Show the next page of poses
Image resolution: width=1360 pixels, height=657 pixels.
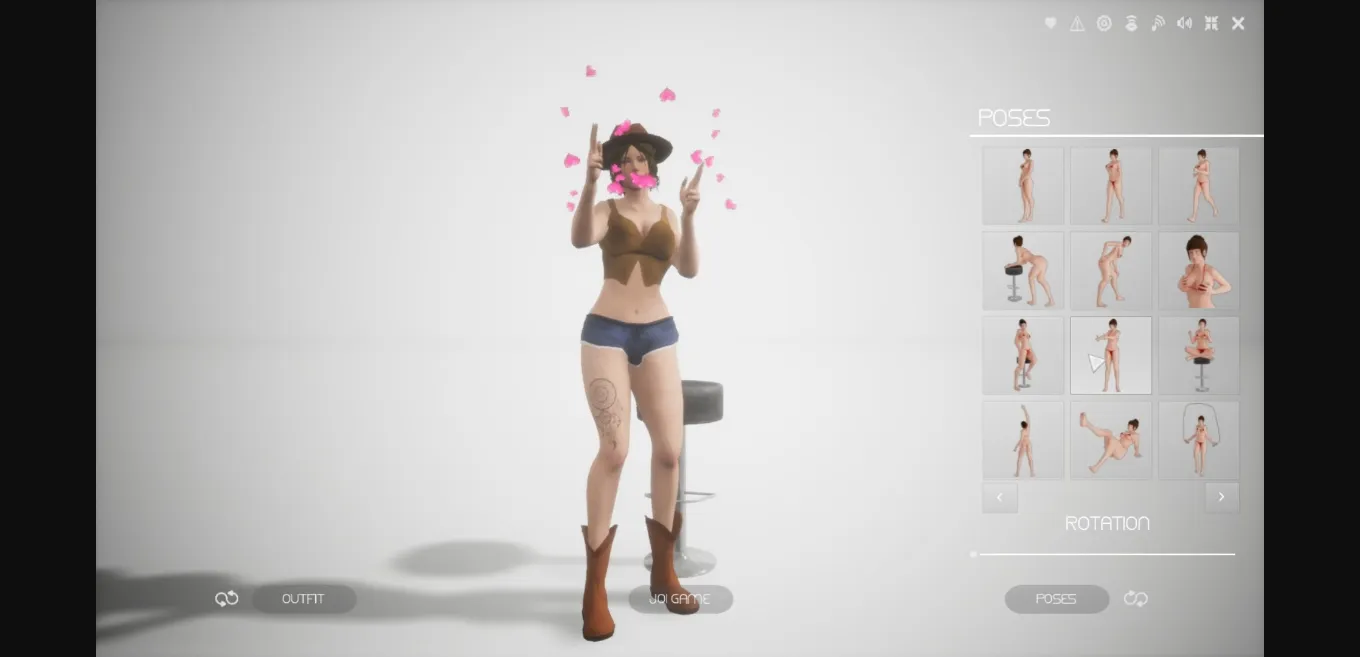1221,497
